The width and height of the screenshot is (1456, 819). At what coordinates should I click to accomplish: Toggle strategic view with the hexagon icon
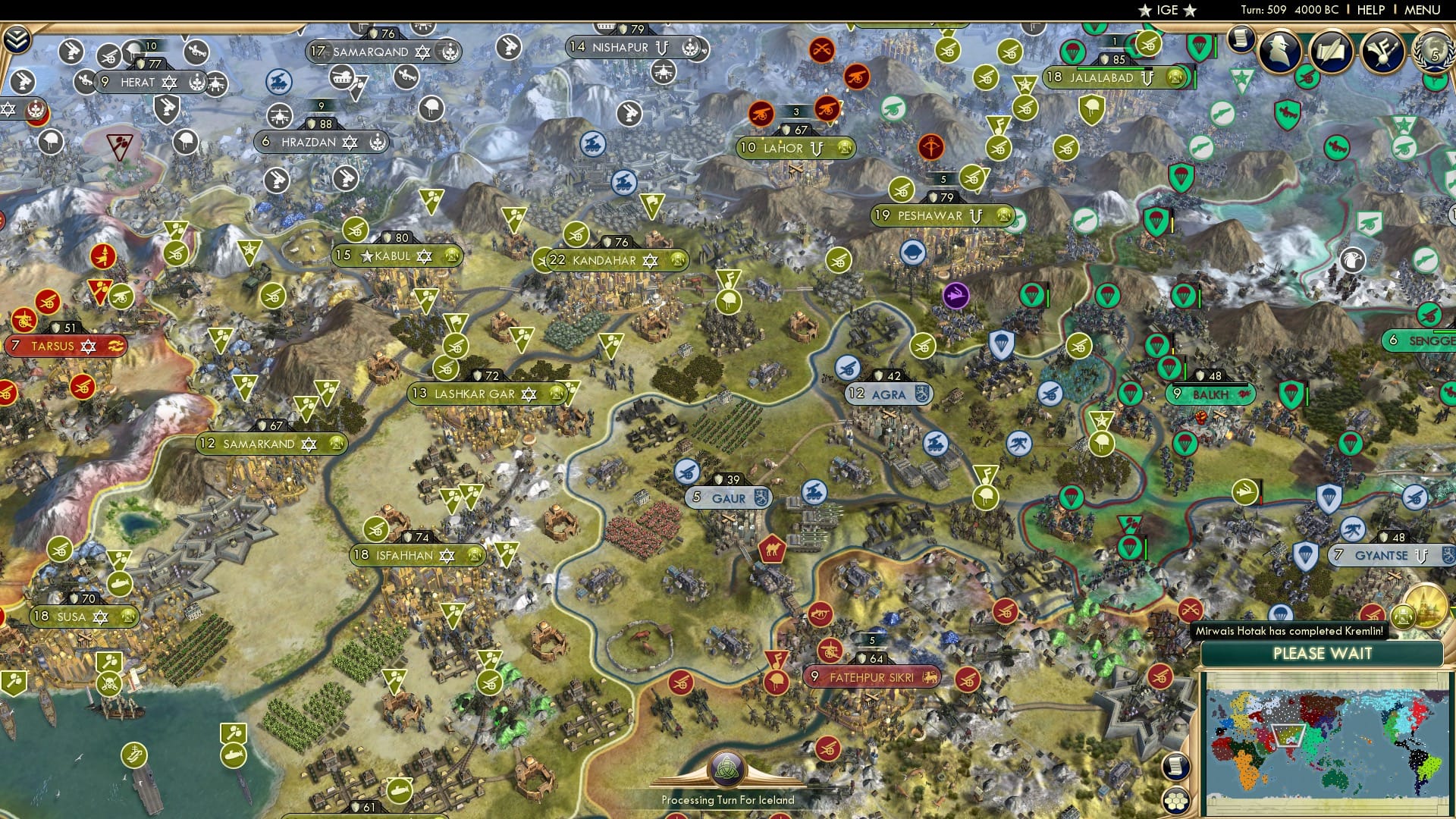[1175, 800]
